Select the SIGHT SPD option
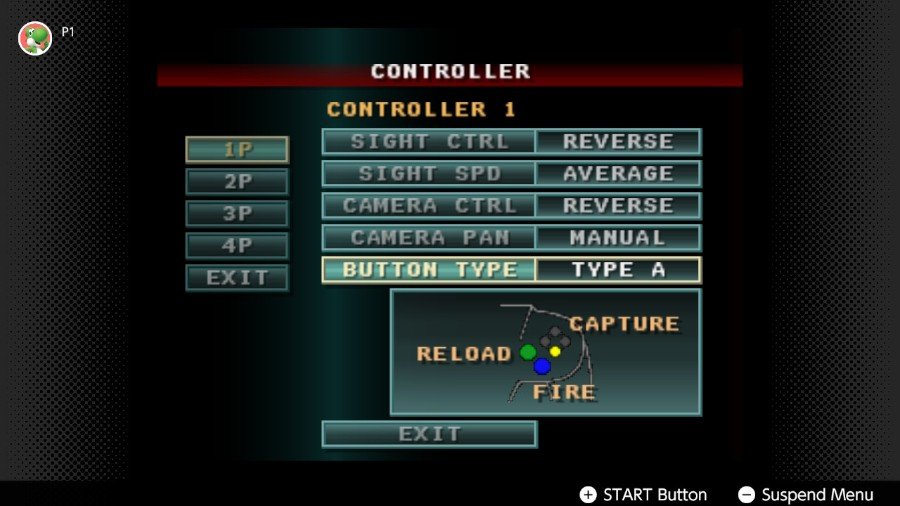This screenshot has width=900, height=506. click(429, 174)
